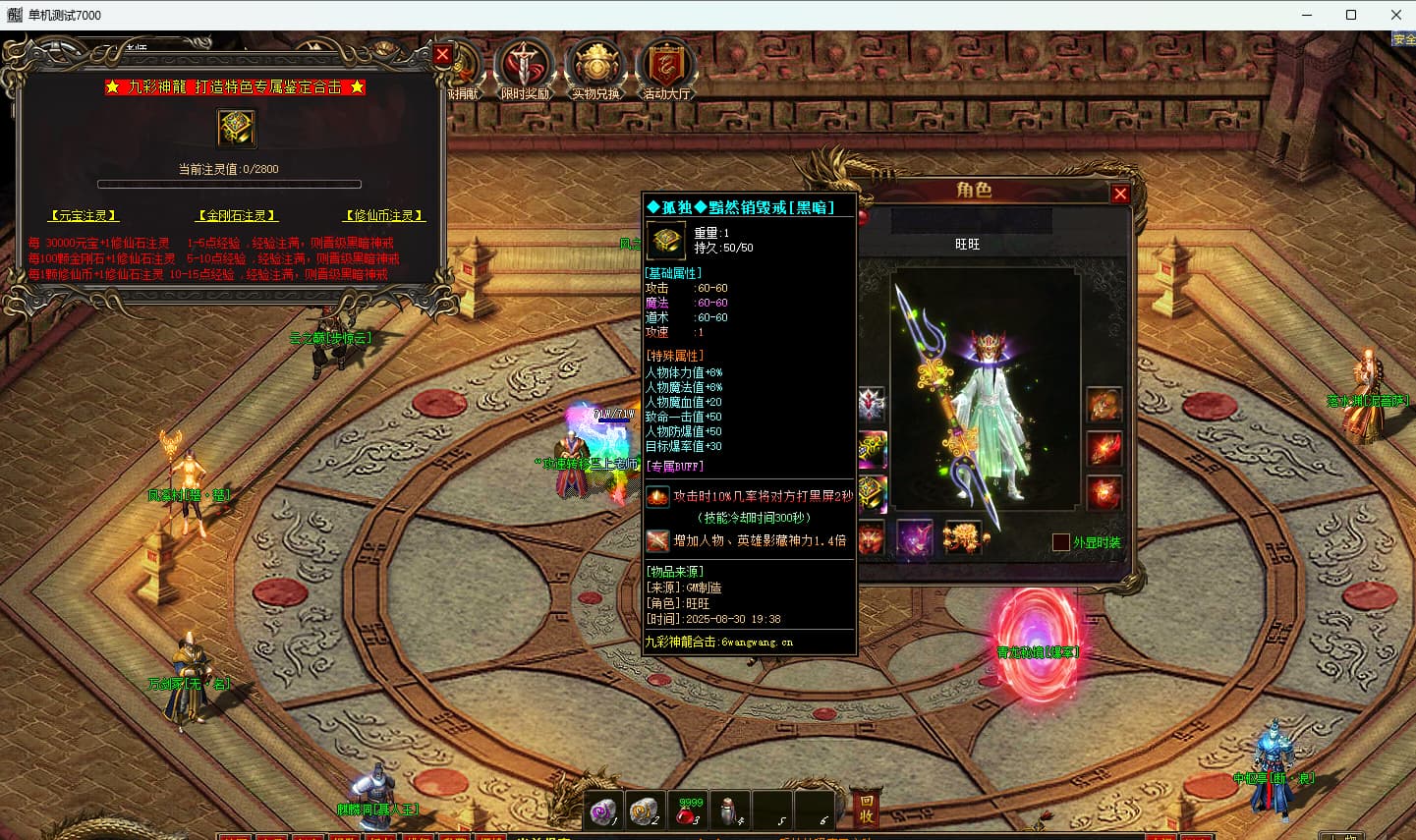Select the golden item slot in the infusion panel

click(x=236, y=128)
